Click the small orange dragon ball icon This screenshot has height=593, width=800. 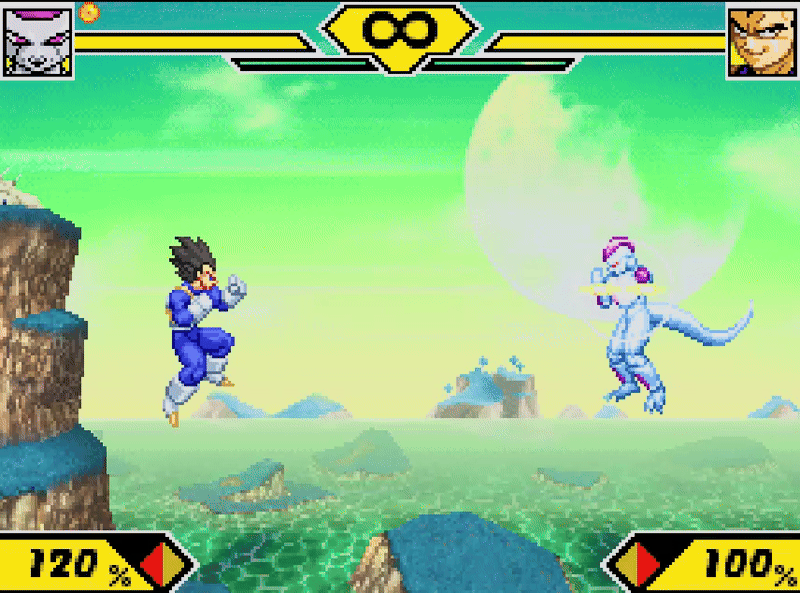pos(89,12)
